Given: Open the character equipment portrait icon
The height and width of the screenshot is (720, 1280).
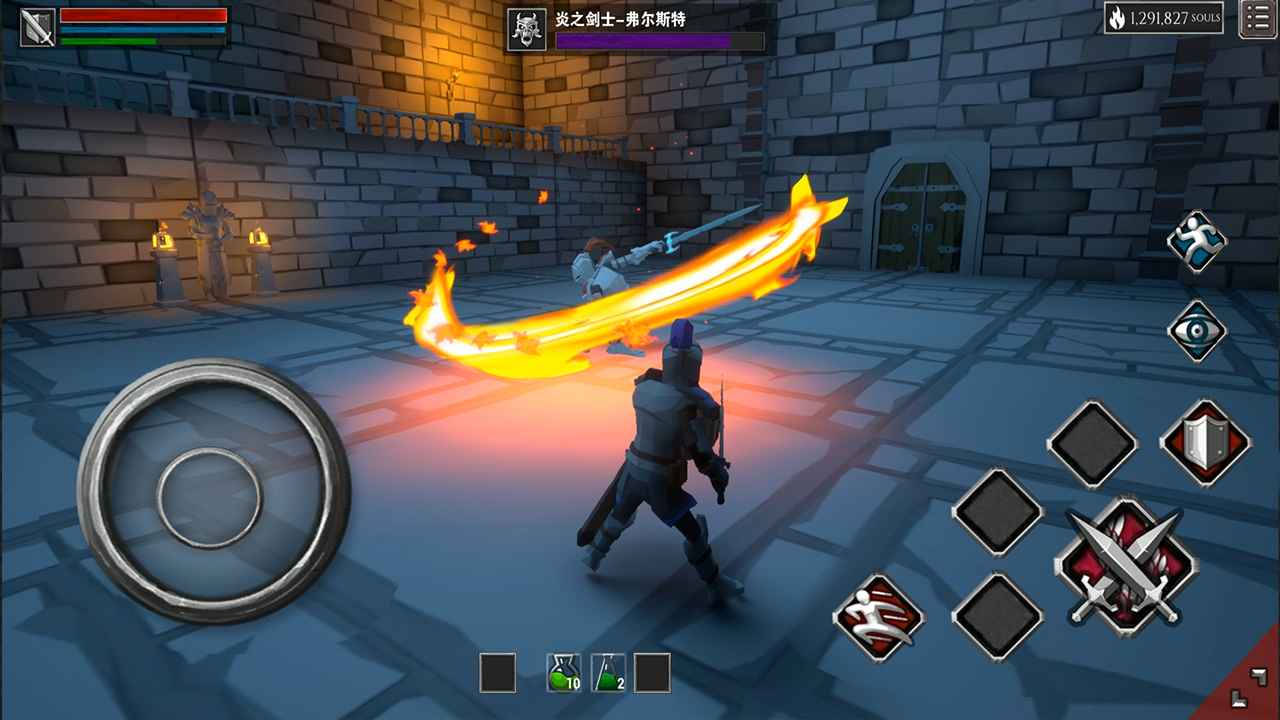Looking at the screenshot, I should (x=38, y=27).
